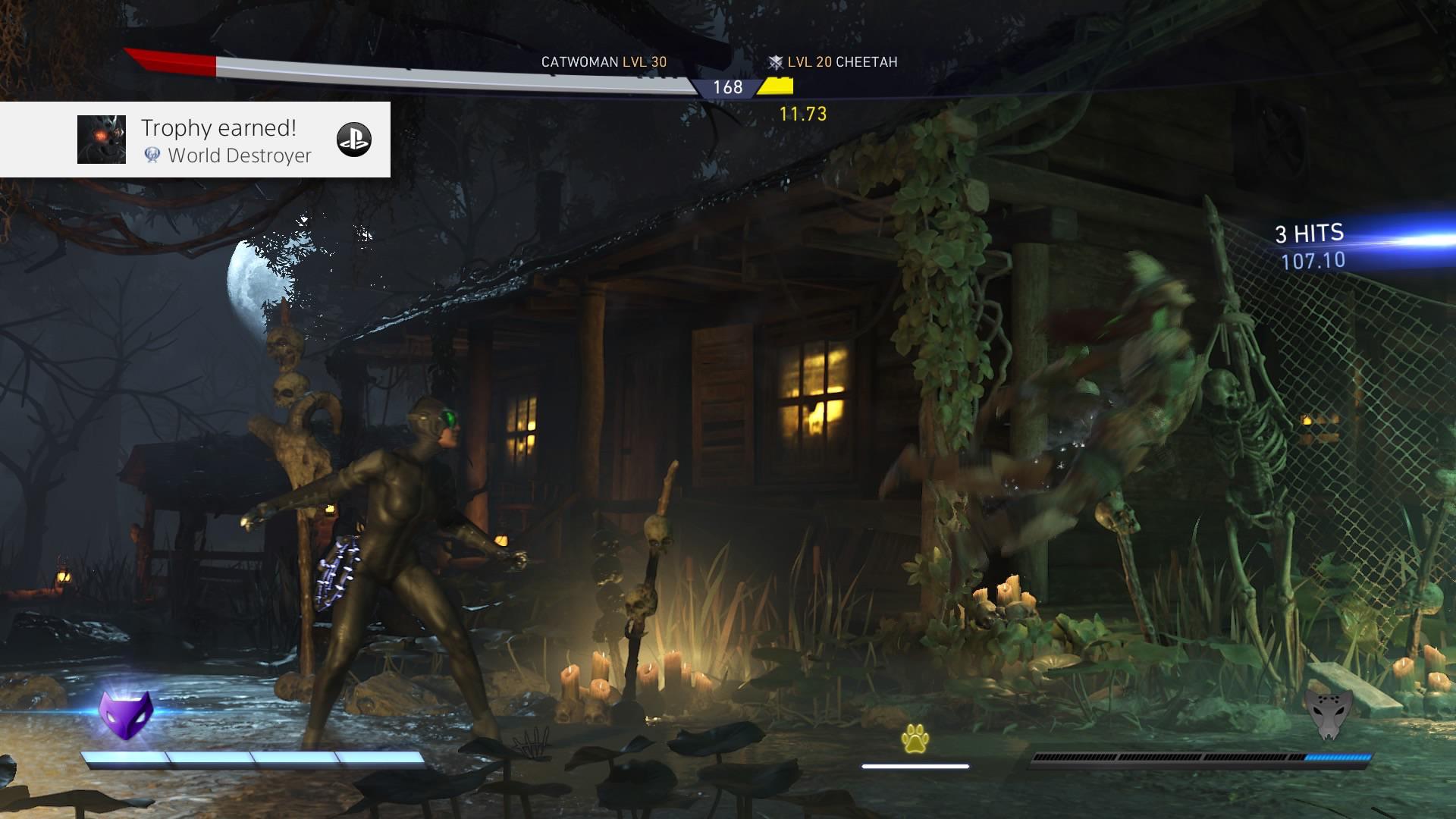Click the Cheetah faction emblem beside LVL 20

[775, 62]
